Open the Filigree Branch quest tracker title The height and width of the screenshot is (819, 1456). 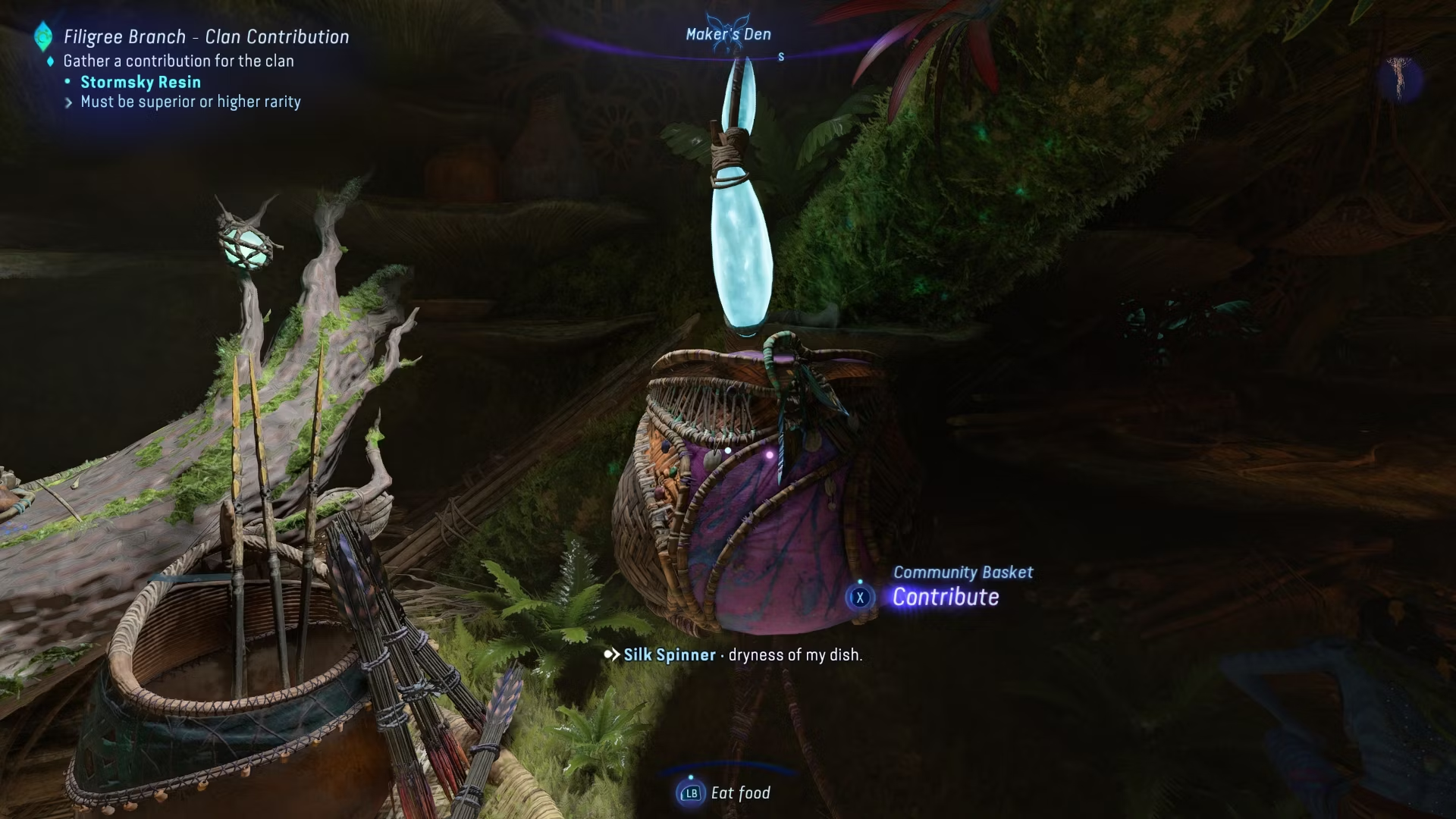coord(206,36)
